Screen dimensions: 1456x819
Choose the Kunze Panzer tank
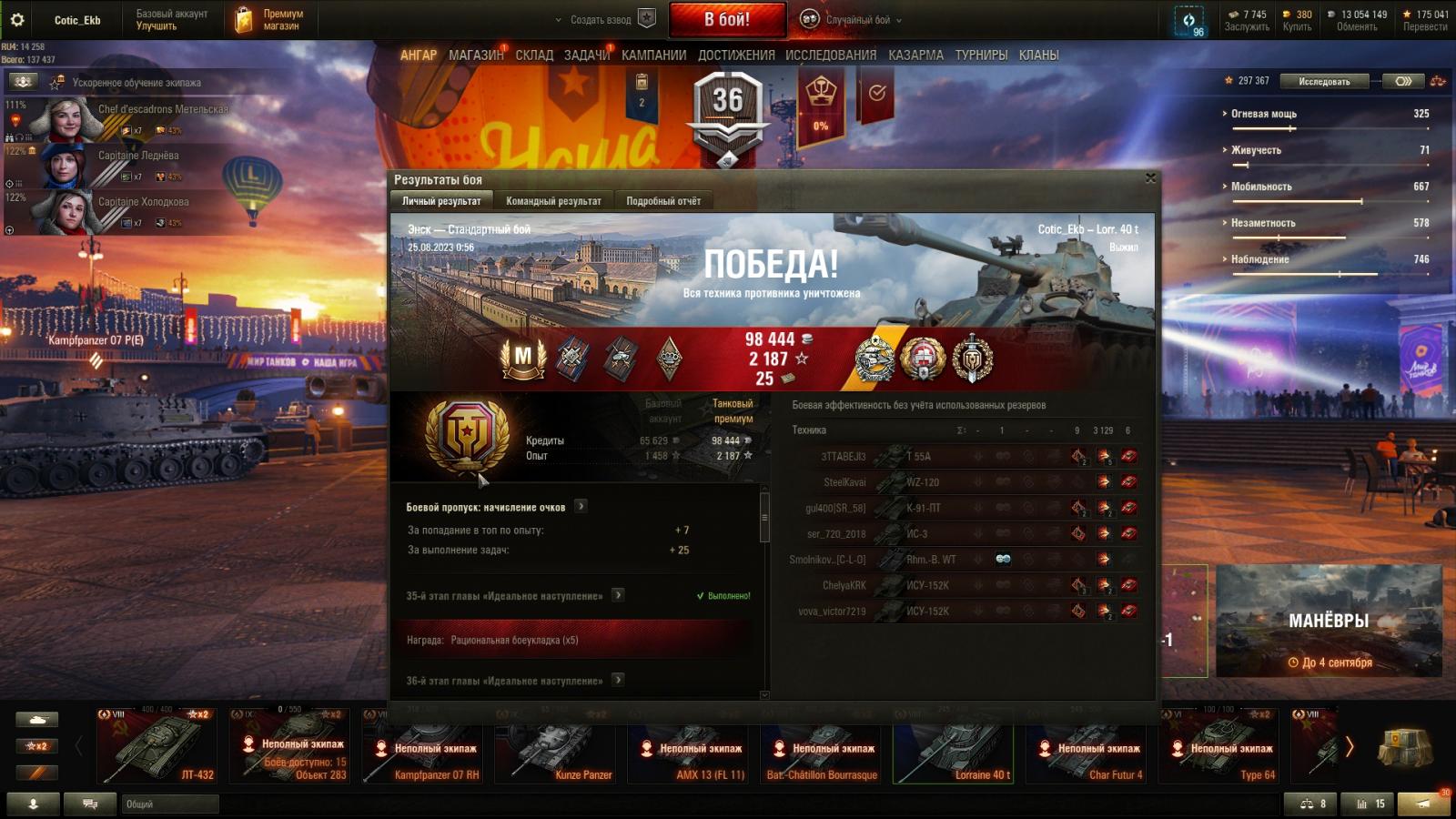click(556, 746)
